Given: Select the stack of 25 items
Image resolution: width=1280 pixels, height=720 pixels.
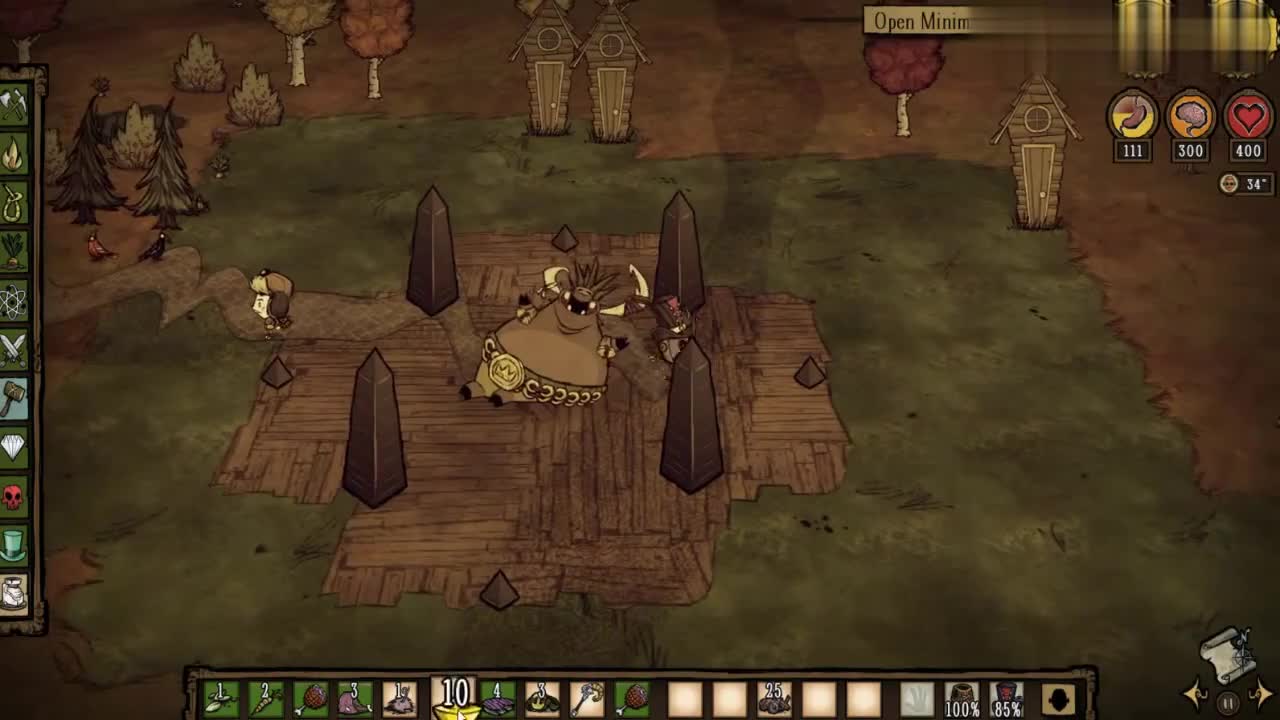Looking at the screenshot, I should (x=772, y=698).
